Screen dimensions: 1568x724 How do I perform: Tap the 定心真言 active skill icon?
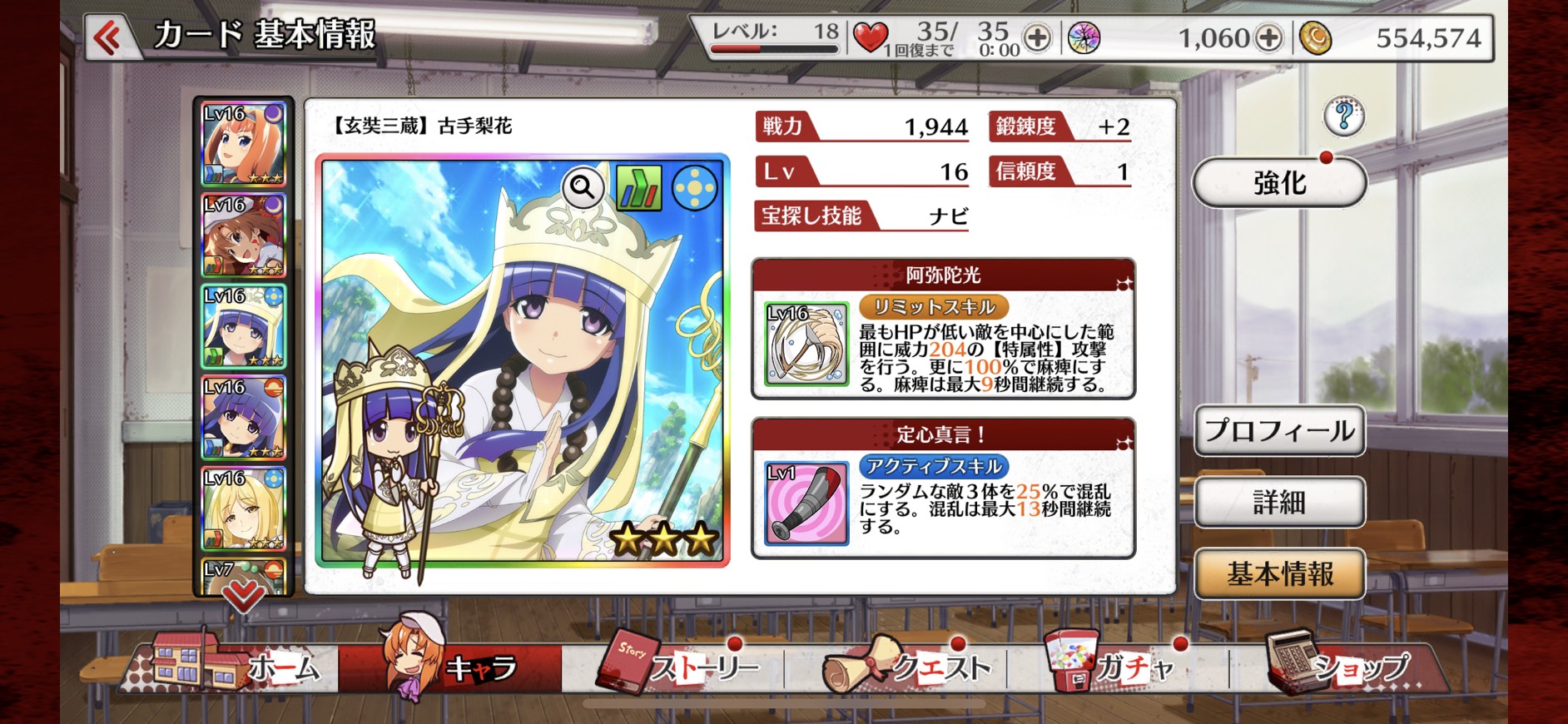point(806,503)
